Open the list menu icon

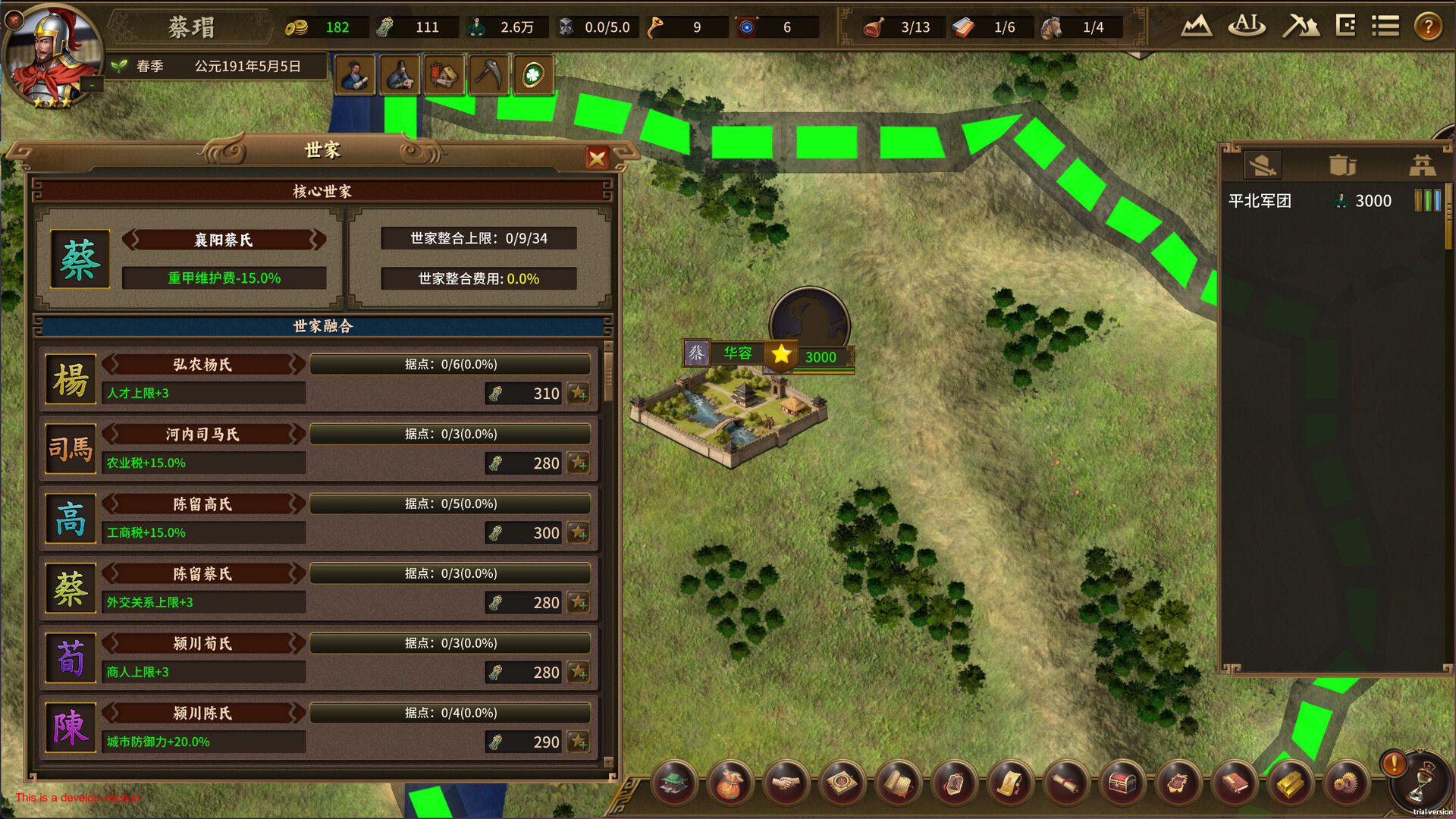(1385, 27)
